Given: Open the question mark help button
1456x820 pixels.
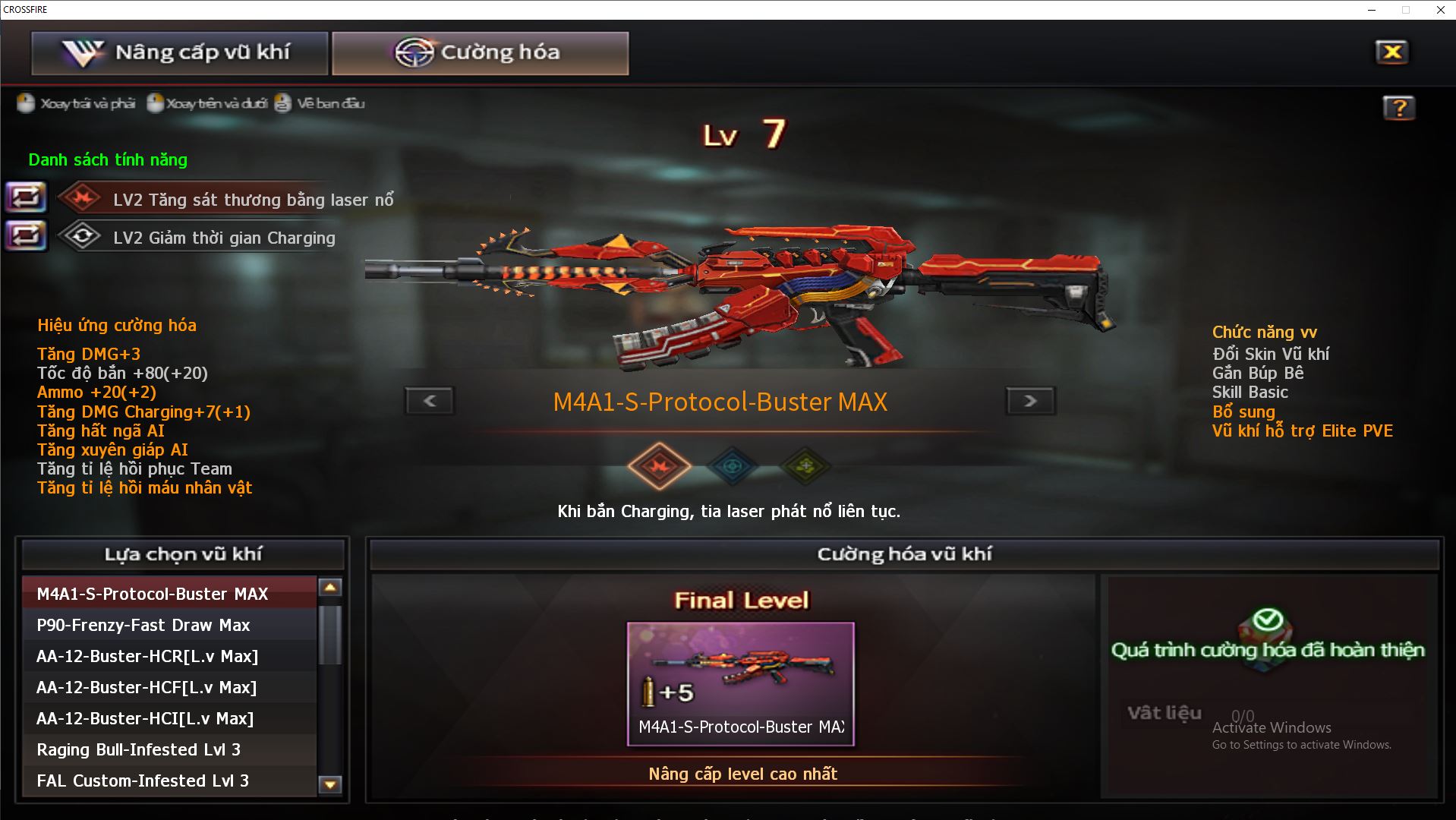Looking at the screenshot, I should [x=1398, y=109].
